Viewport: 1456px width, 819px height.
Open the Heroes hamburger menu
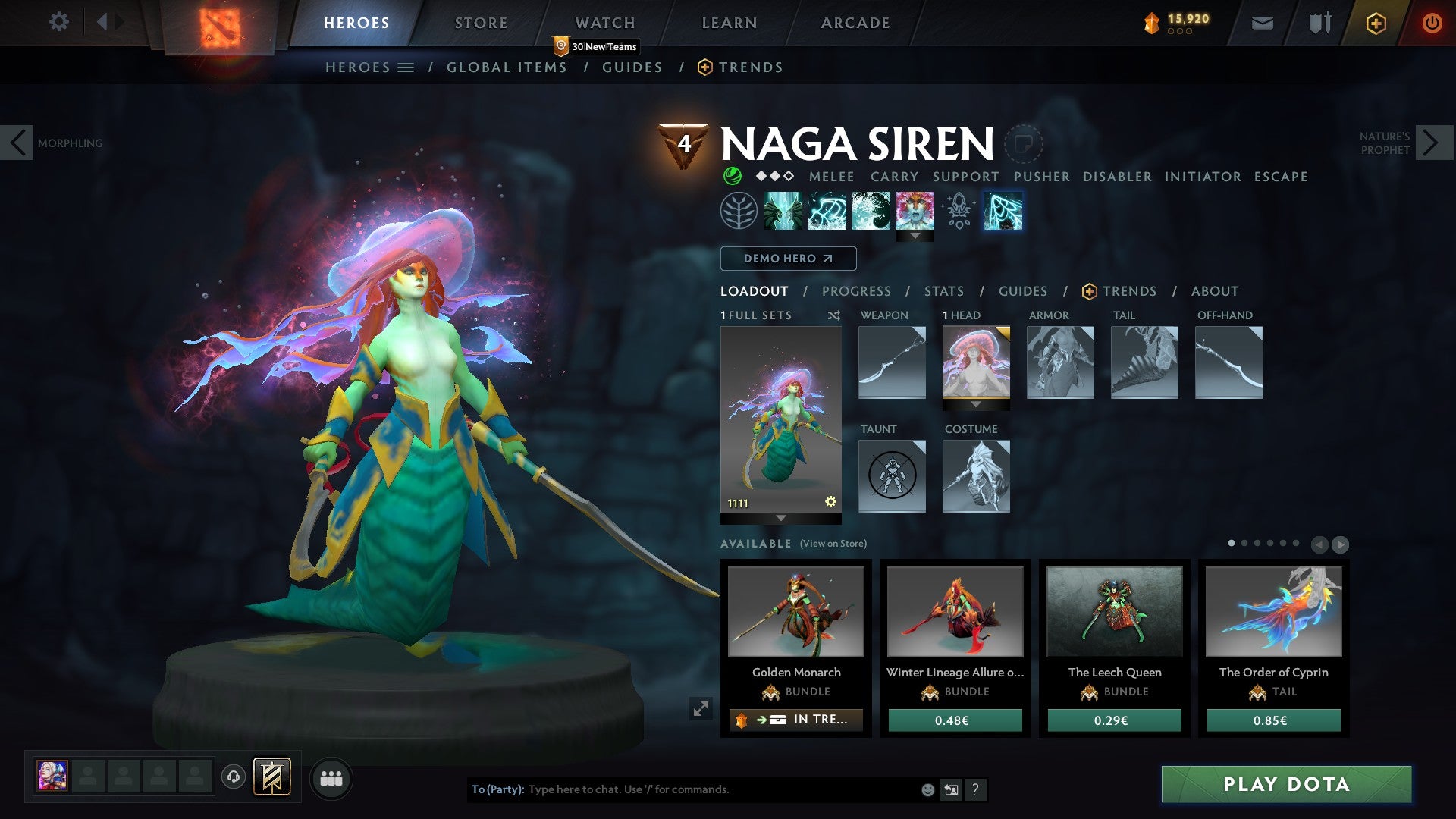(407, 67)
